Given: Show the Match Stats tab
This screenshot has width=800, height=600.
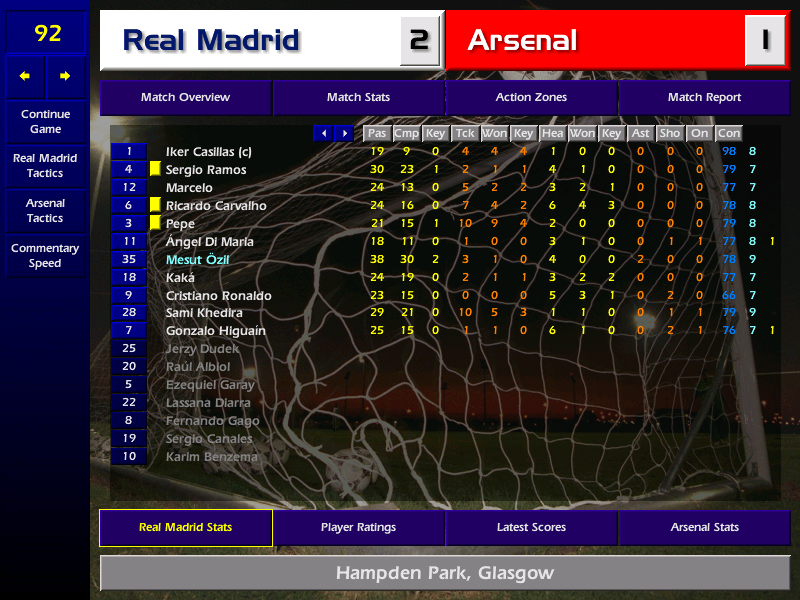Looking at the screenshot, I should coord(358,97).
